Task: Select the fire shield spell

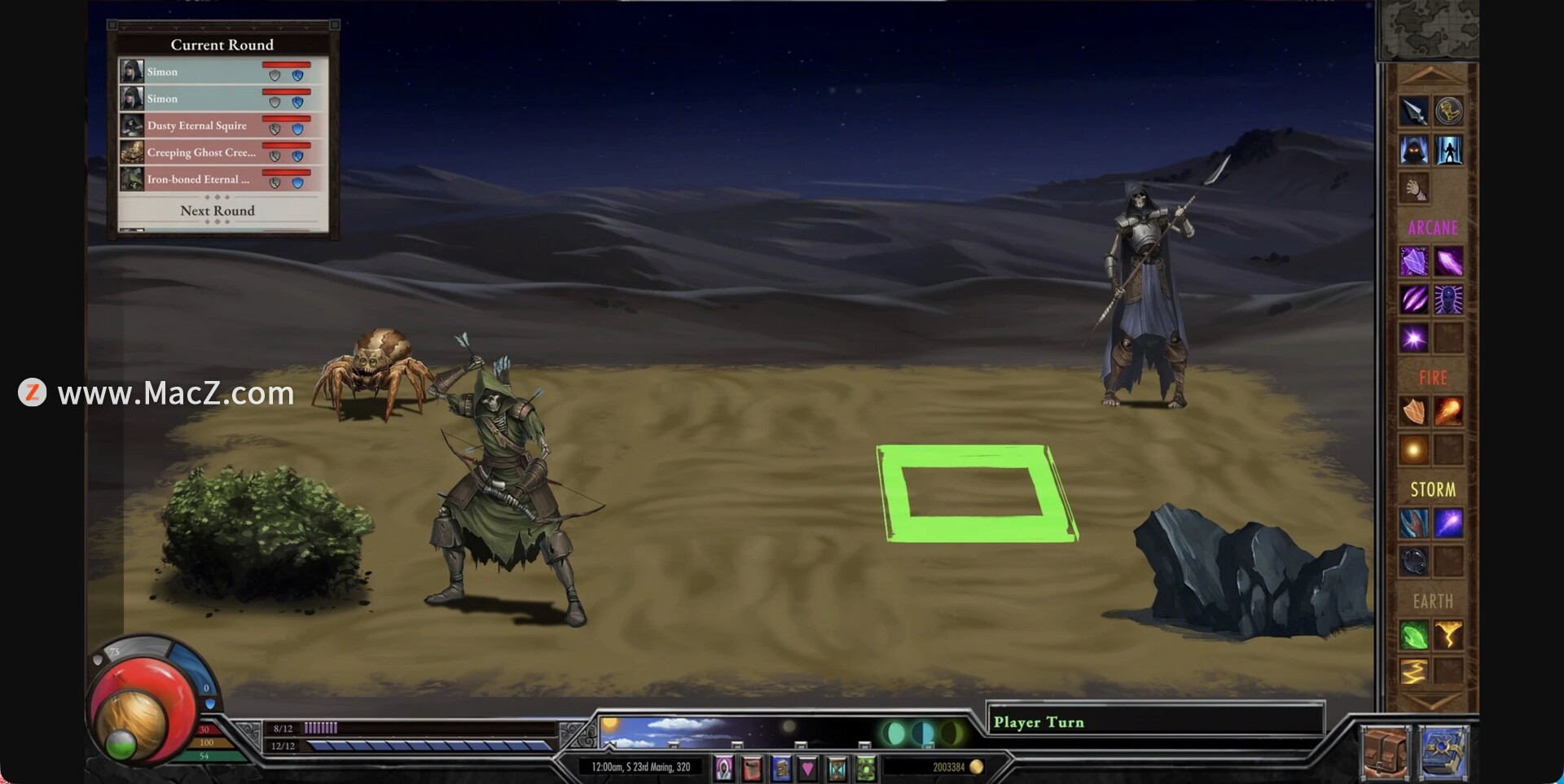Action: click(1414, 412)
